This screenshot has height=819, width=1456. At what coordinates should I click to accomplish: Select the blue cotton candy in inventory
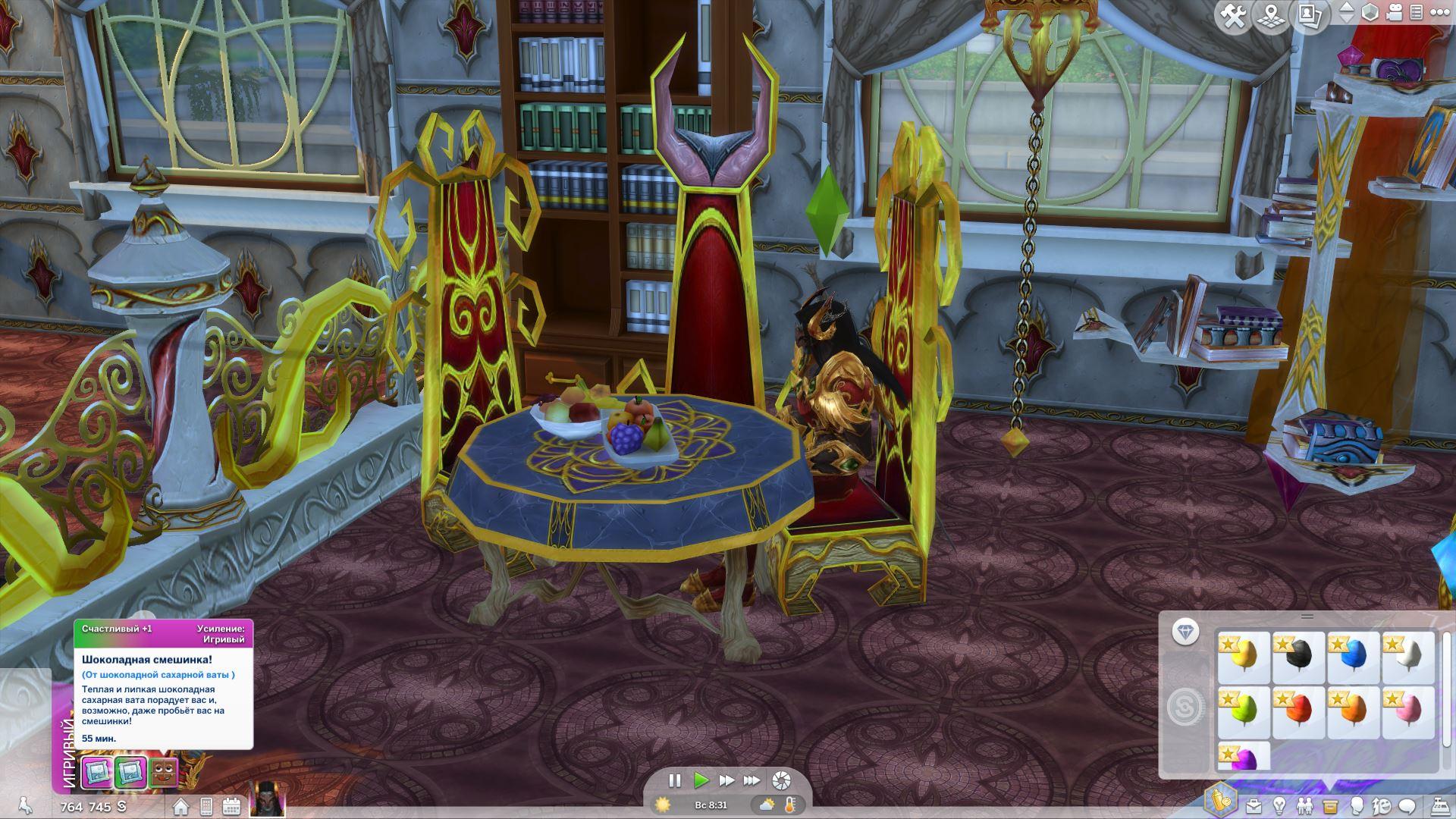pyautogui.click(x=1353, y=657)
